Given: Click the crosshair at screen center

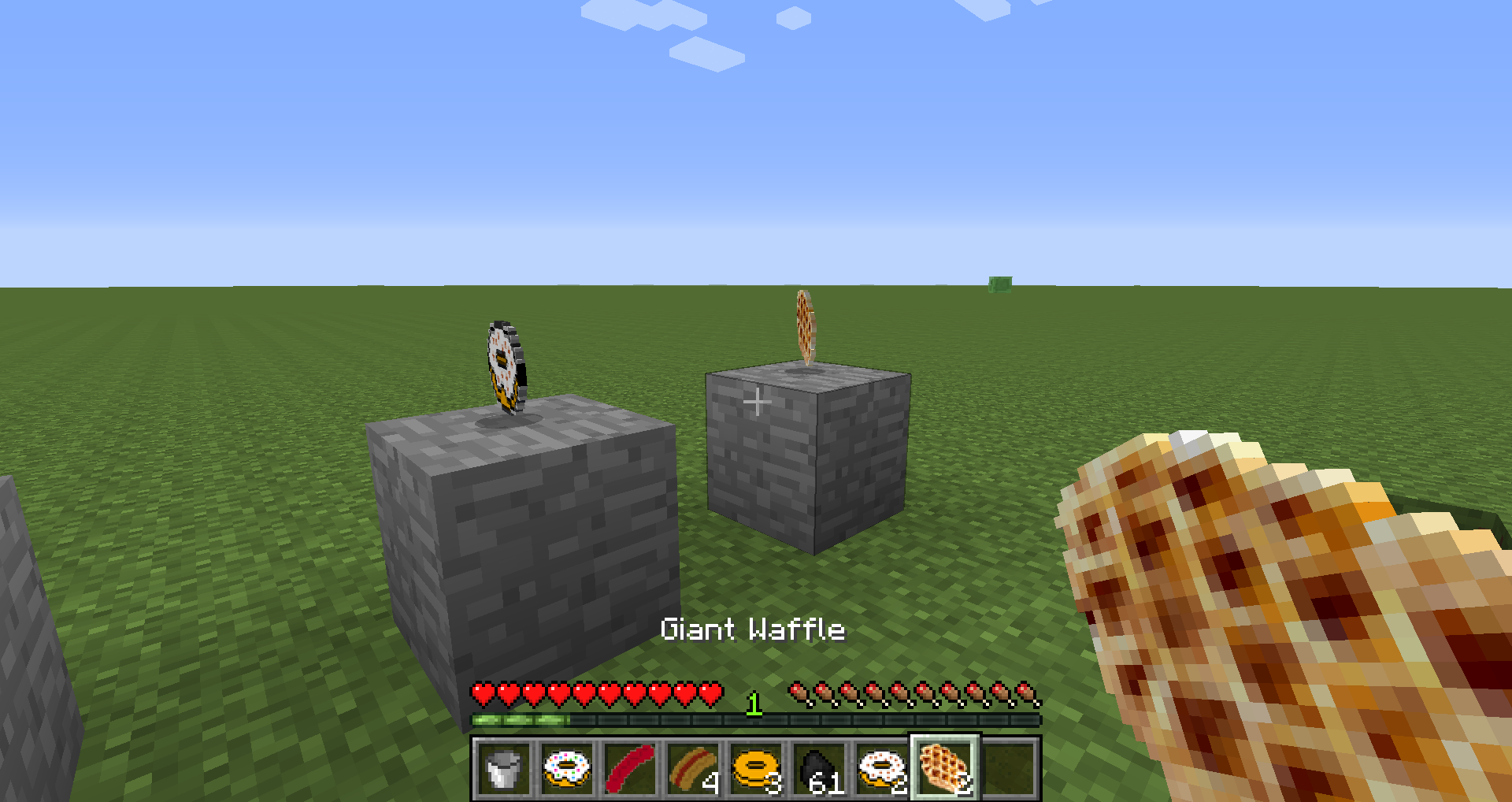Looking at the screenshot, I should pos(756,401).
